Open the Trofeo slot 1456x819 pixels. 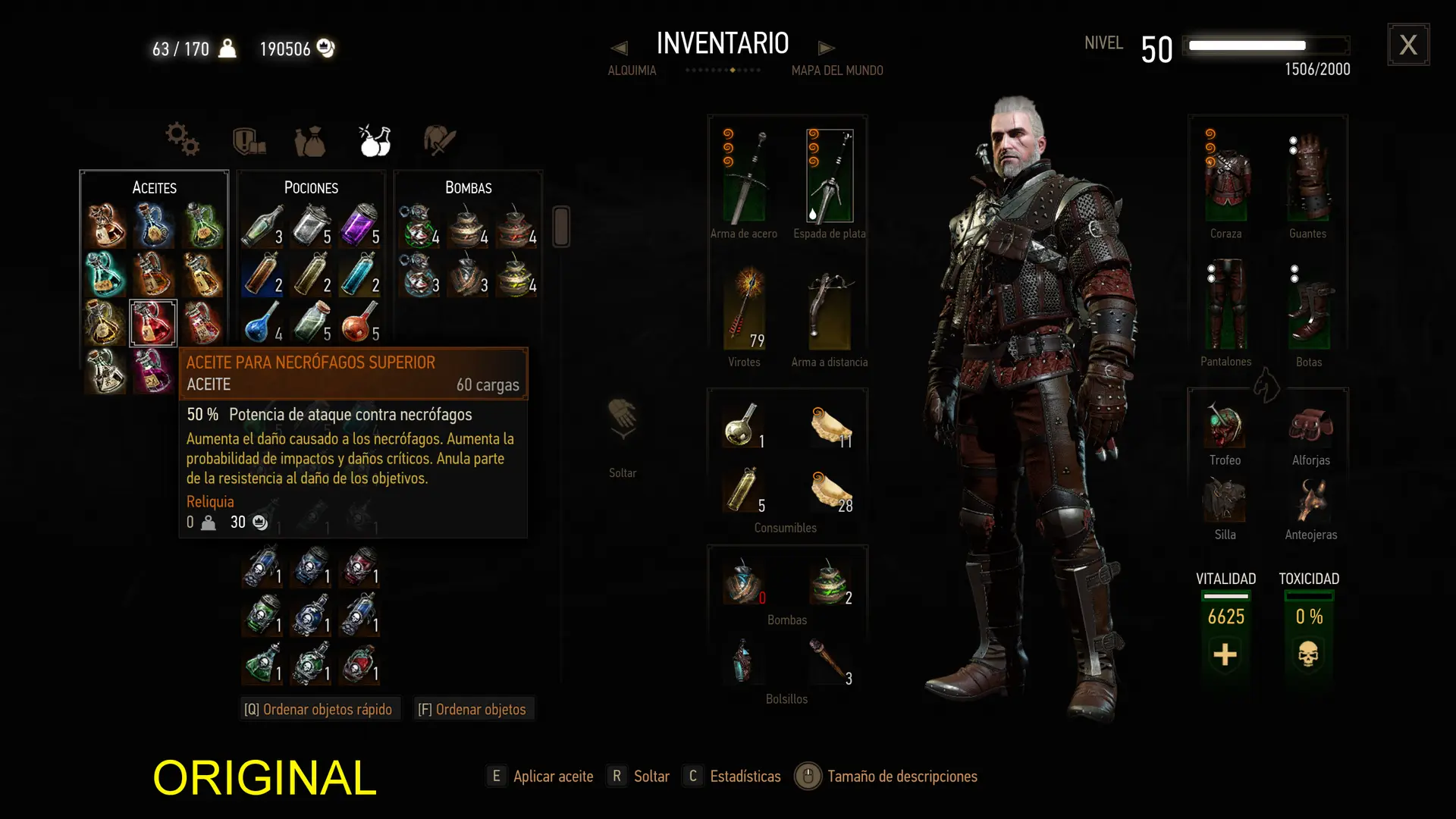(1225, 426)
